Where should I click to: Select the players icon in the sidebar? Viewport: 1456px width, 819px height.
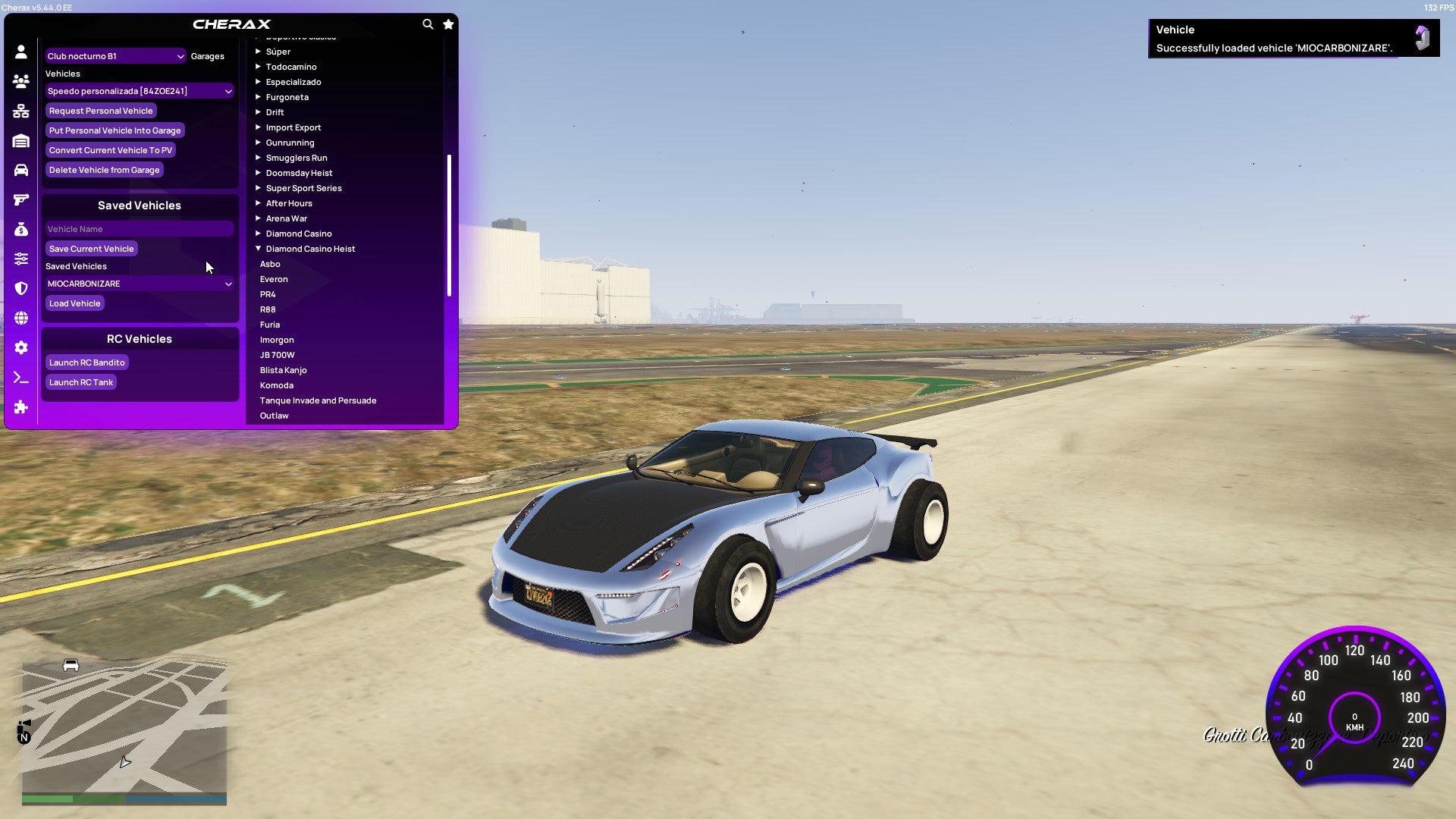tap(21, 81)
